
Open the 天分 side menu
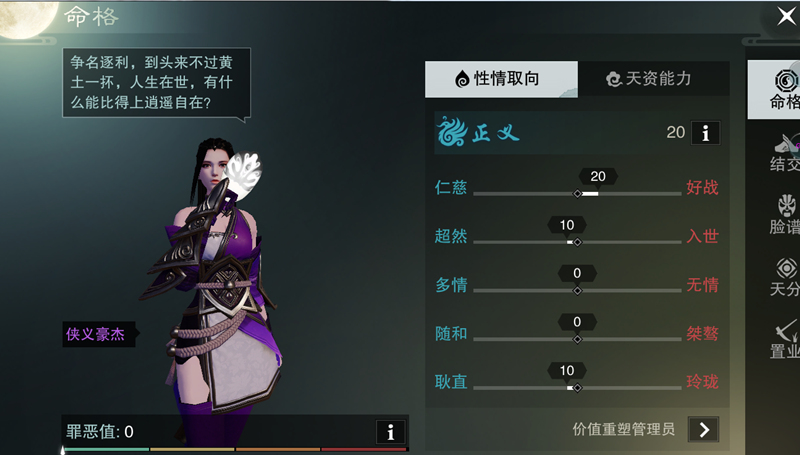point(784,277)
